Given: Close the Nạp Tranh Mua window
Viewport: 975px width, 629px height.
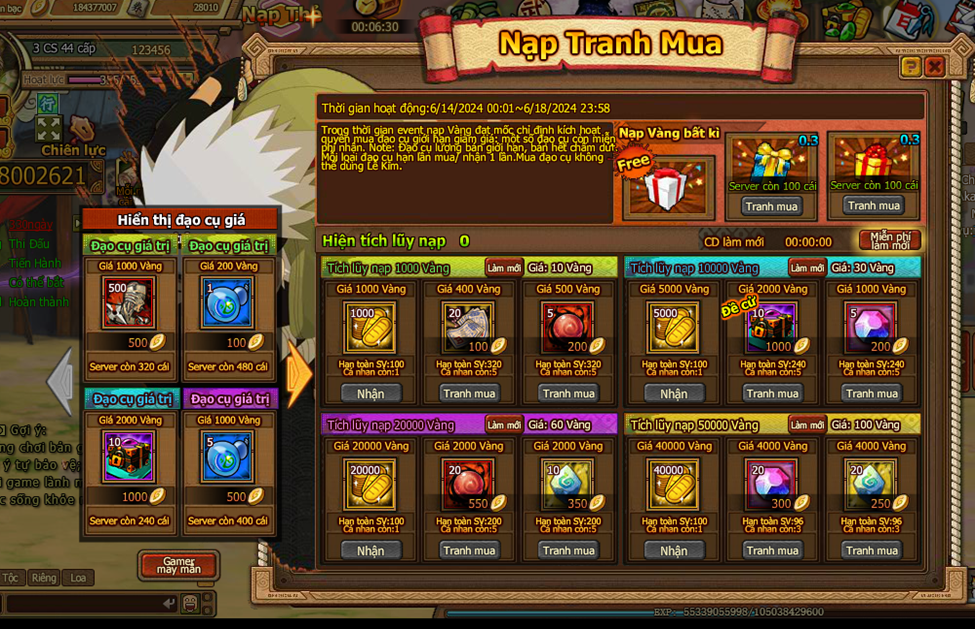Looking at the screenshot, I should (x=935, y=67).
